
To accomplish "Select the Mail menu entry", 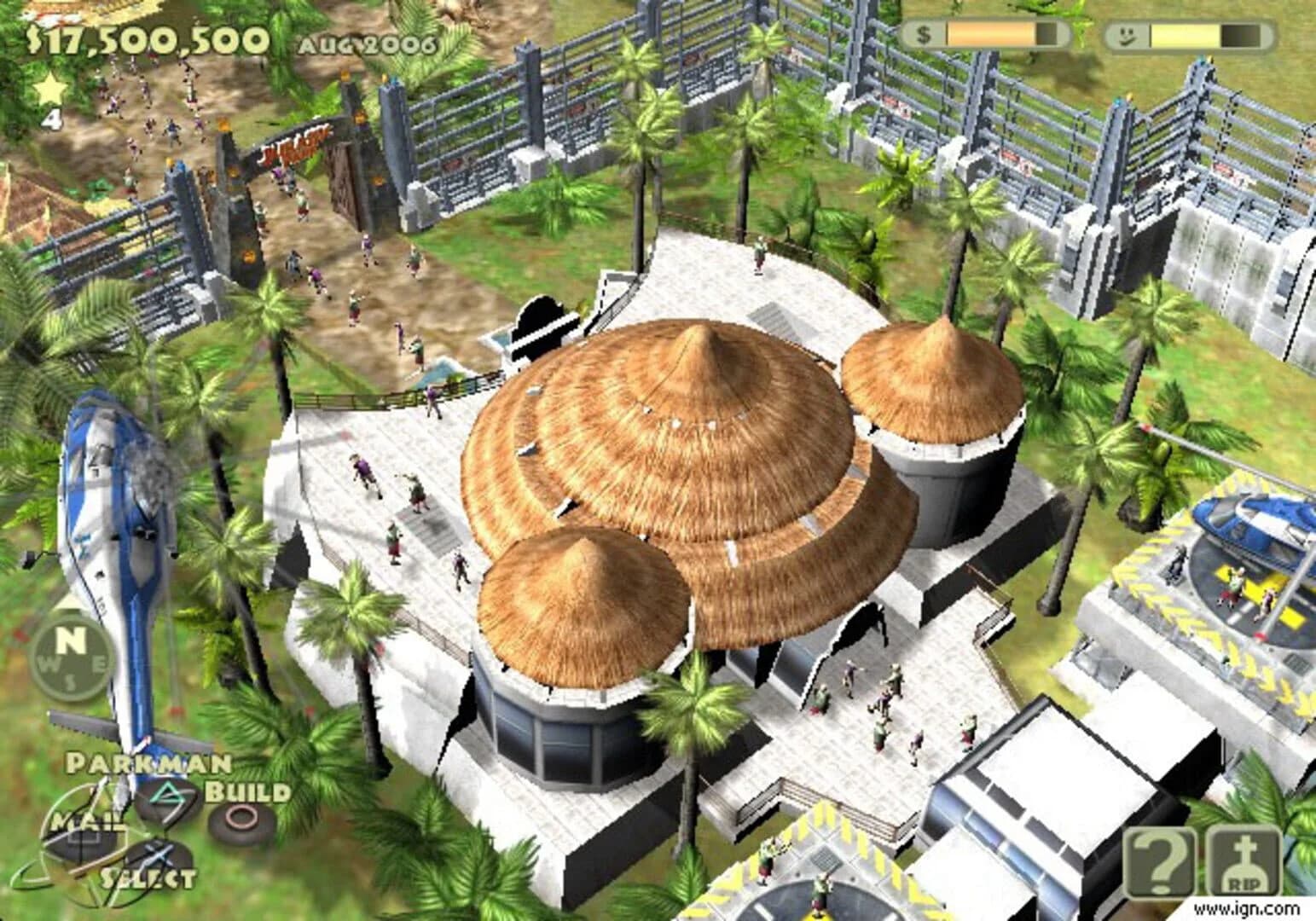I will pyautogui.click(x=87, y=821).
